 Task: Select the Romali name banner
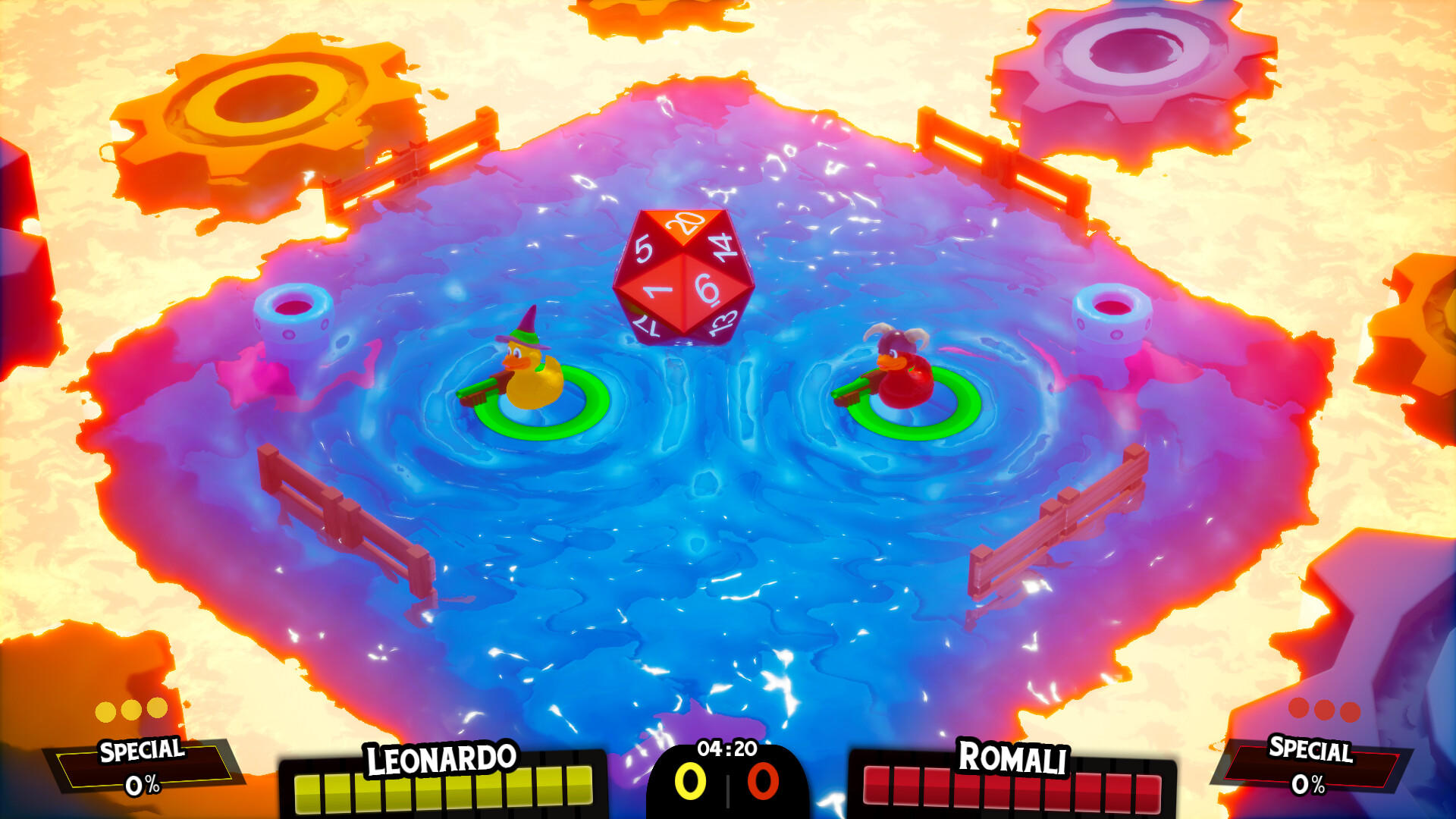point(1013,757)
